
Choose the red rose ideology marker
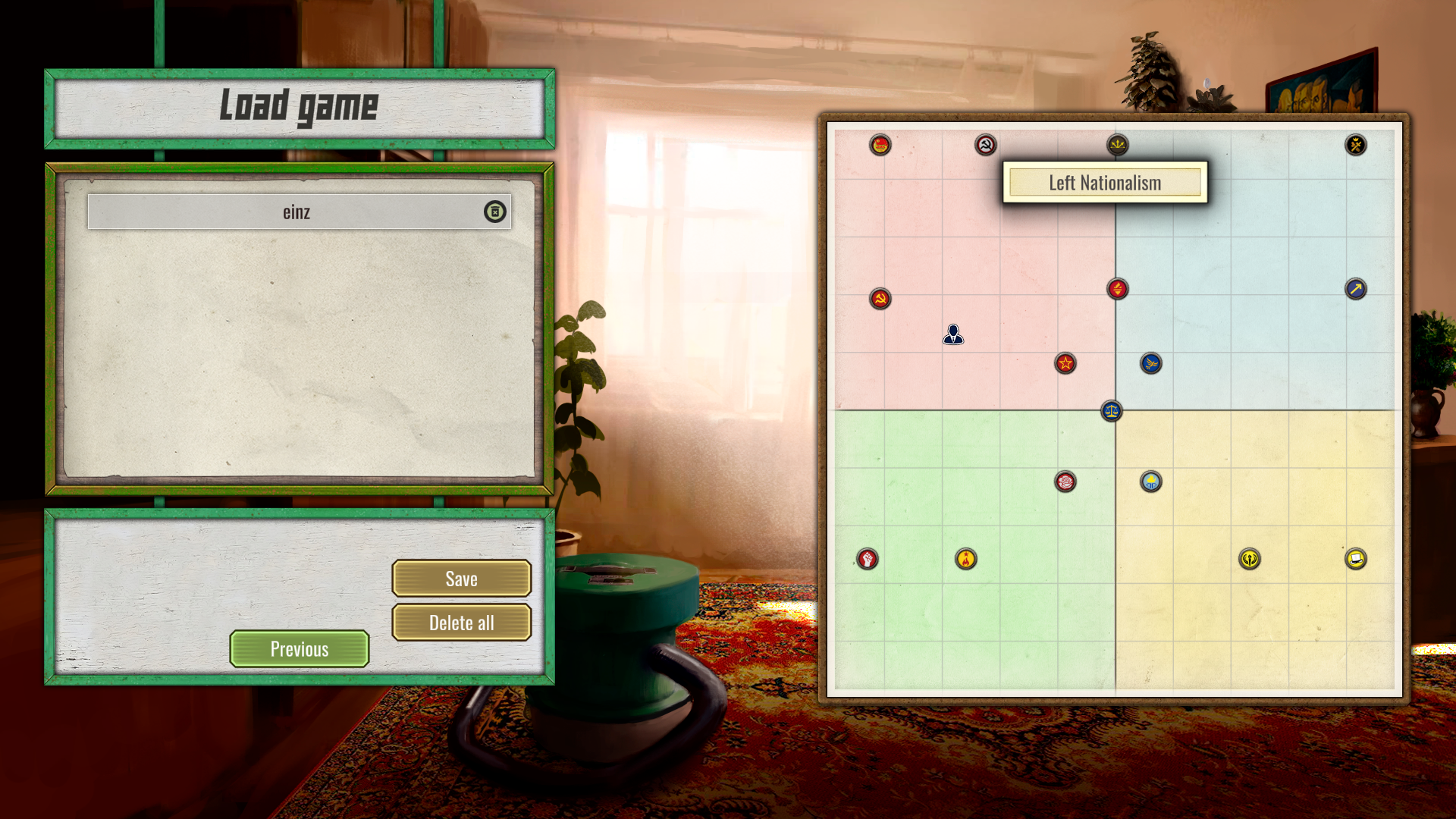click(x=1065, y=482)
